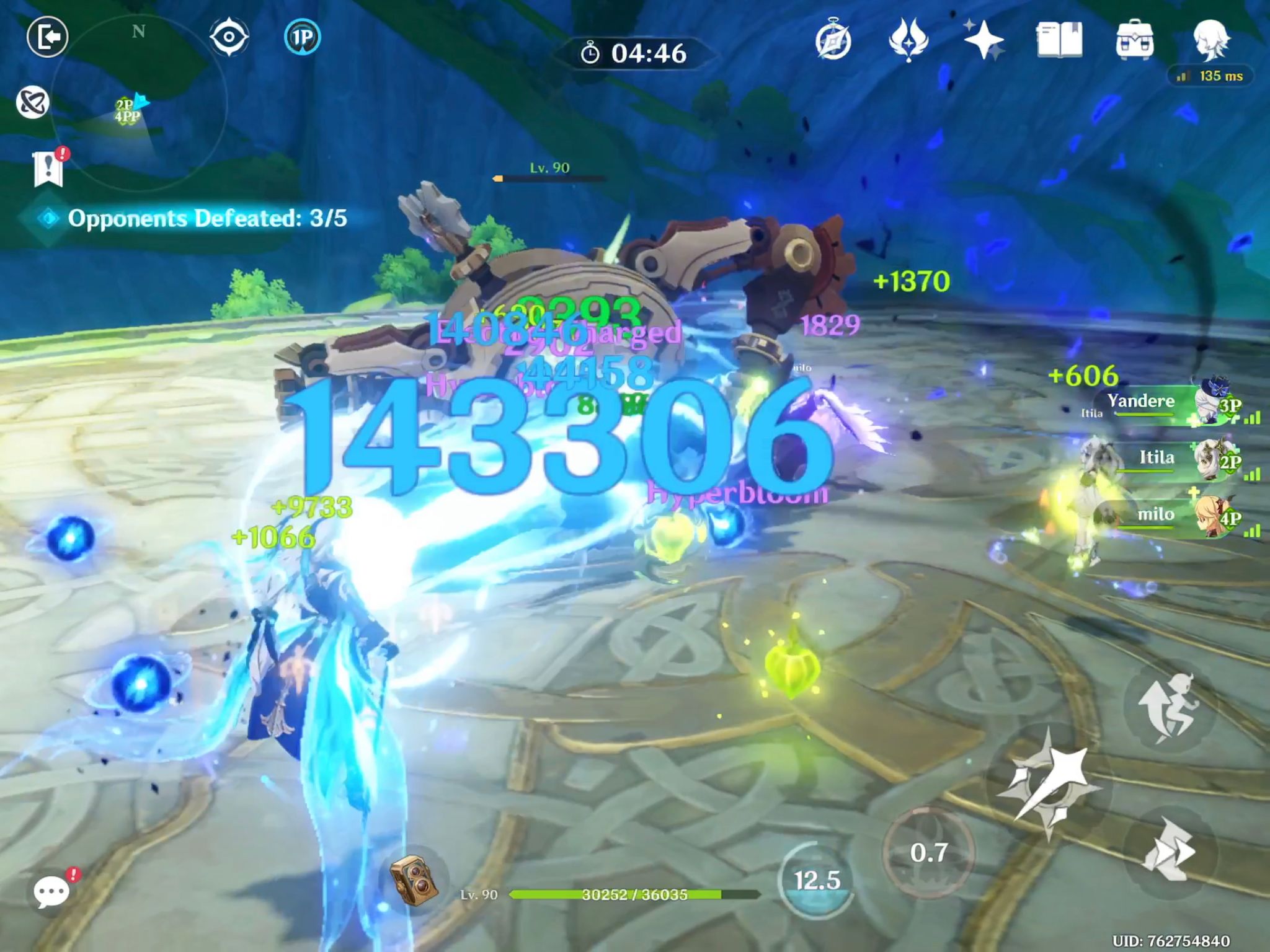
Task: Toggle the multiplayer 1P indicator
Action: pyautogui.click(x=302, y=37)
